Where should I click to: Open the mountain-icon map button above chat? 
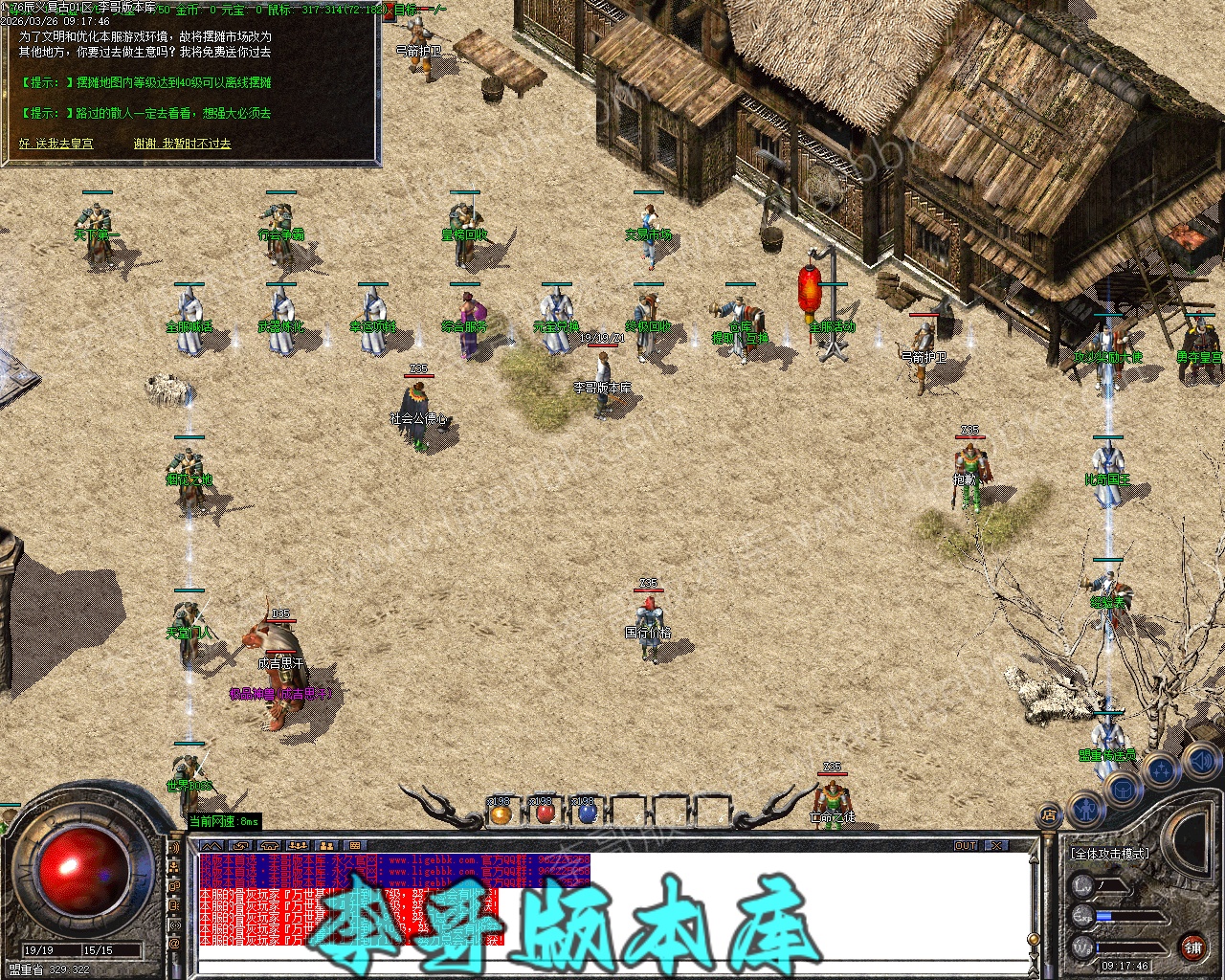212,846
